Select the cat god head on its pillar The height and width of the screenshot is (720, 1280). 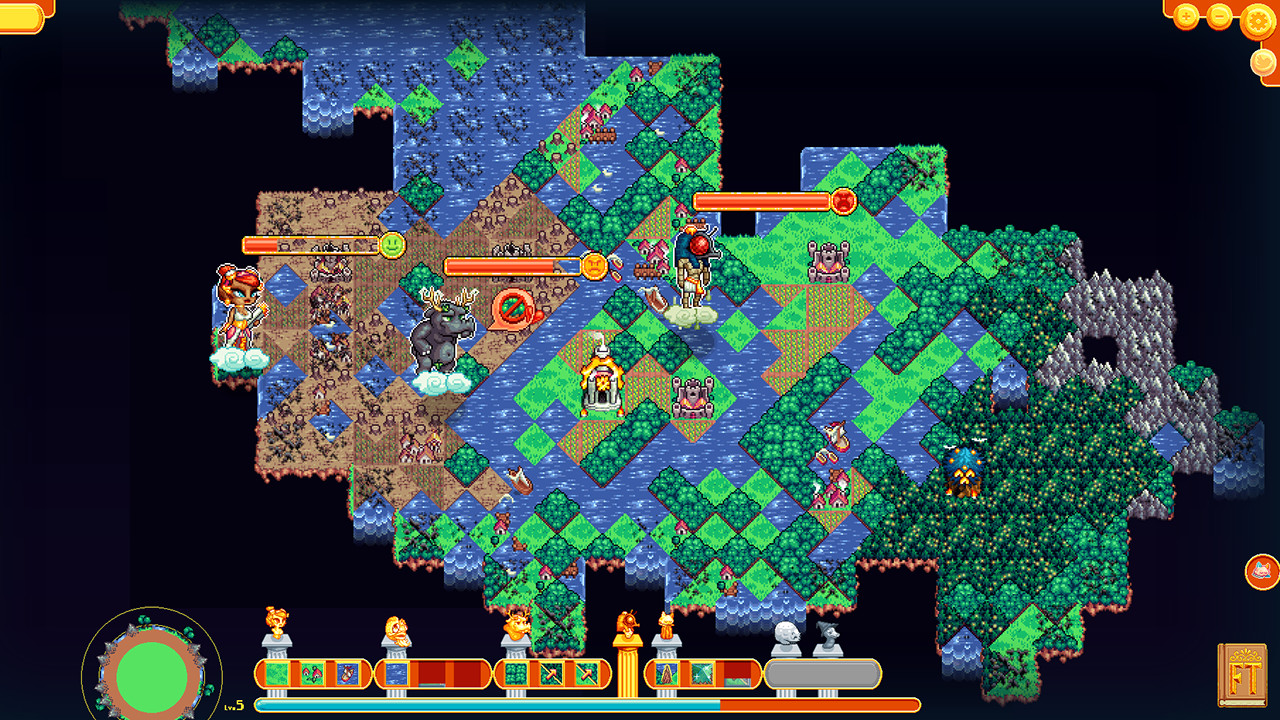[667, 620]
